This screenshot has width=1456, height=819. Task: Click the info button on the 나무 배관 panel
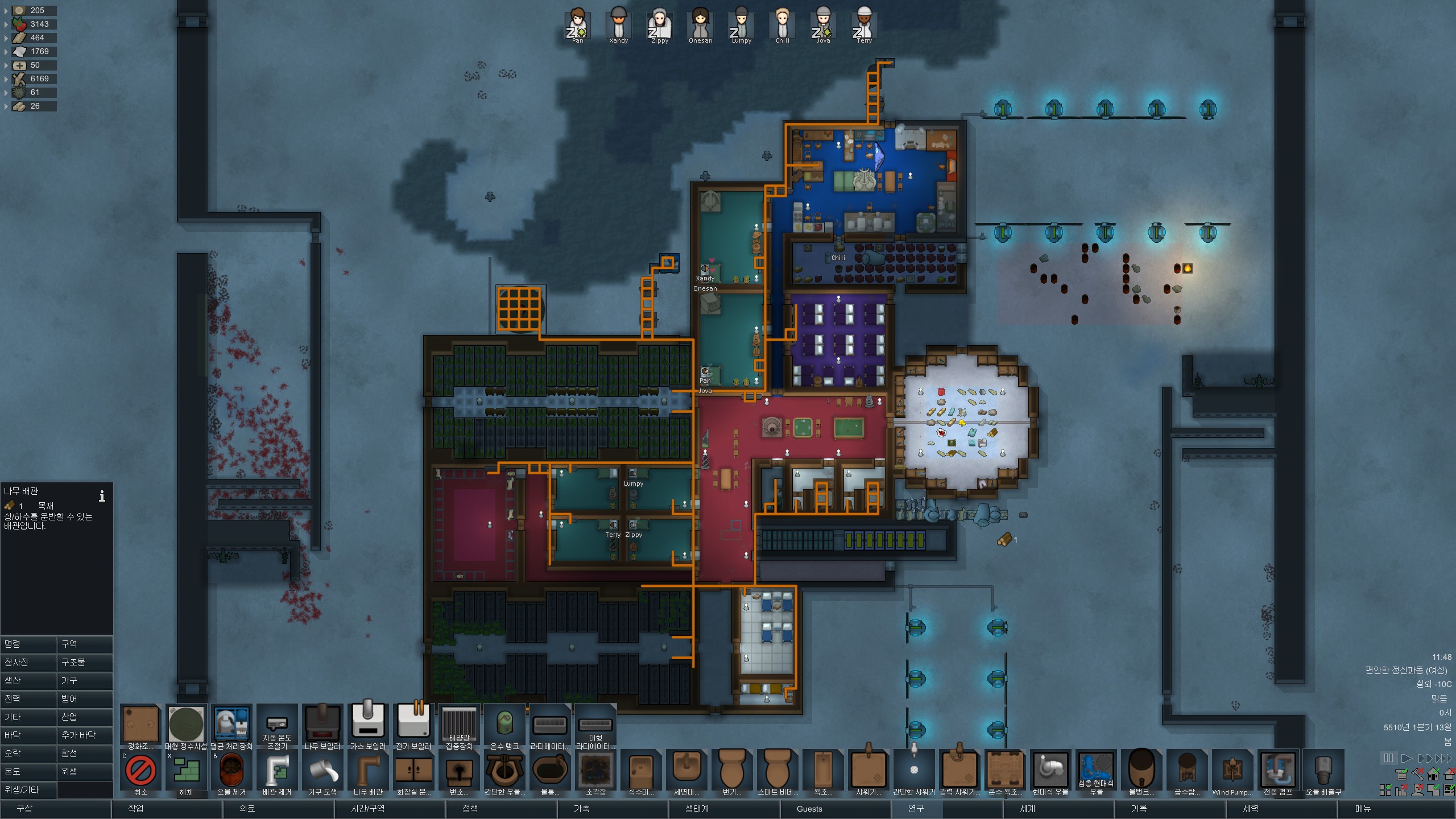coord(102,496)
